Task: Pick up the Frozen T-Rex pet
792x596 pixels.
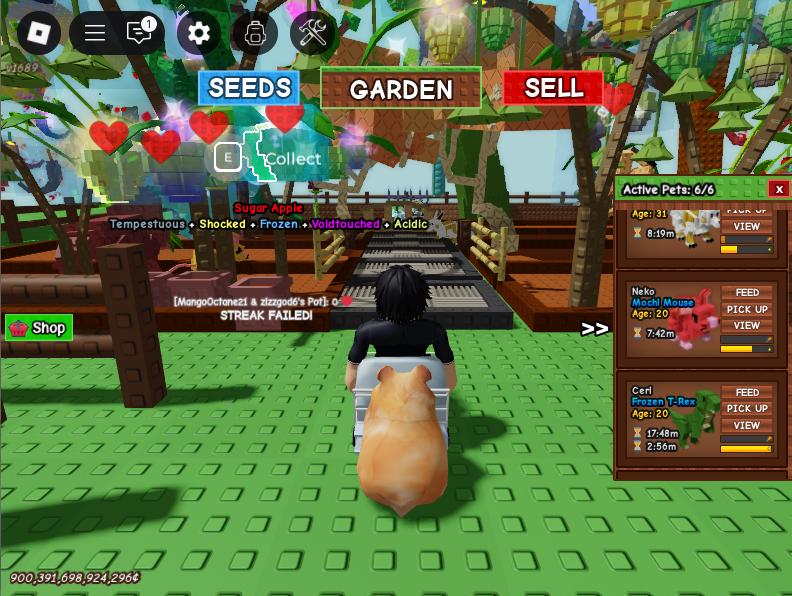Action: tap(747, 408)
